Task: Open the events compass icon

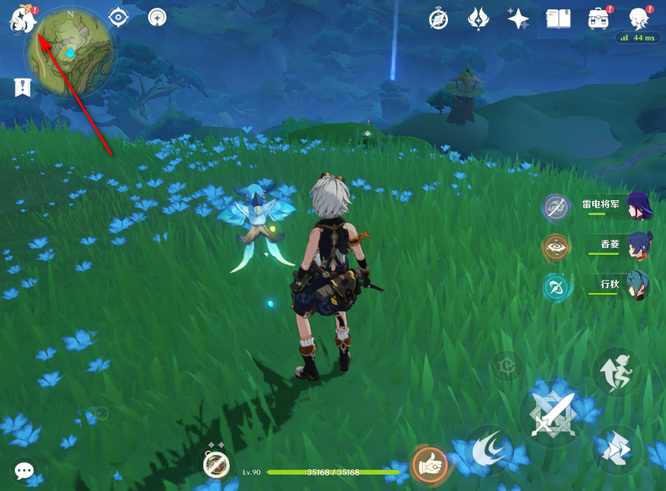Action: (438, 18)
